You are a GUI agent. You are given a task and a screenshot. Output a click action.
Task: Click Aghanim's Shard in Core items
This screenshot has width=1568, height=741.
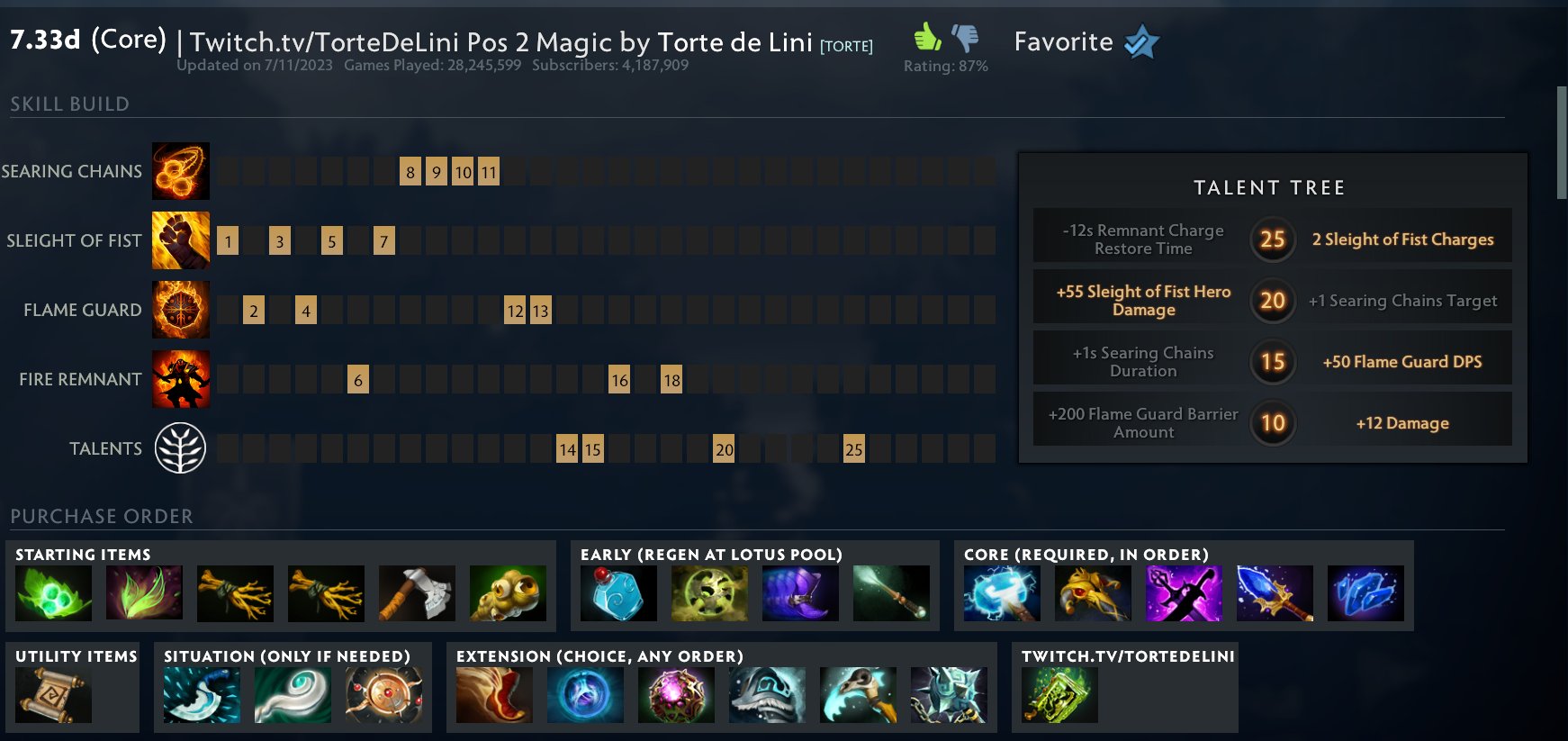(x=1365, y=592)
